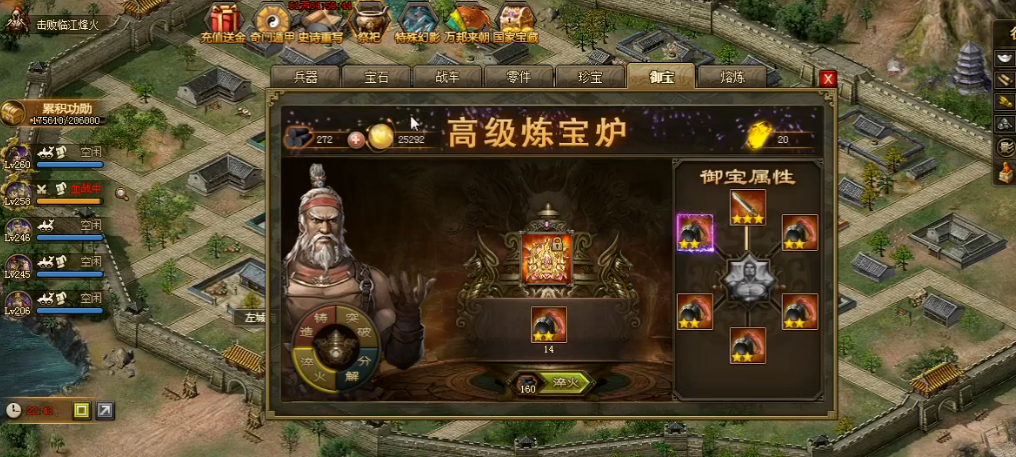1016x457 pixels.
Task: Open the 万邦来朝 event icon
Action: 467,22
